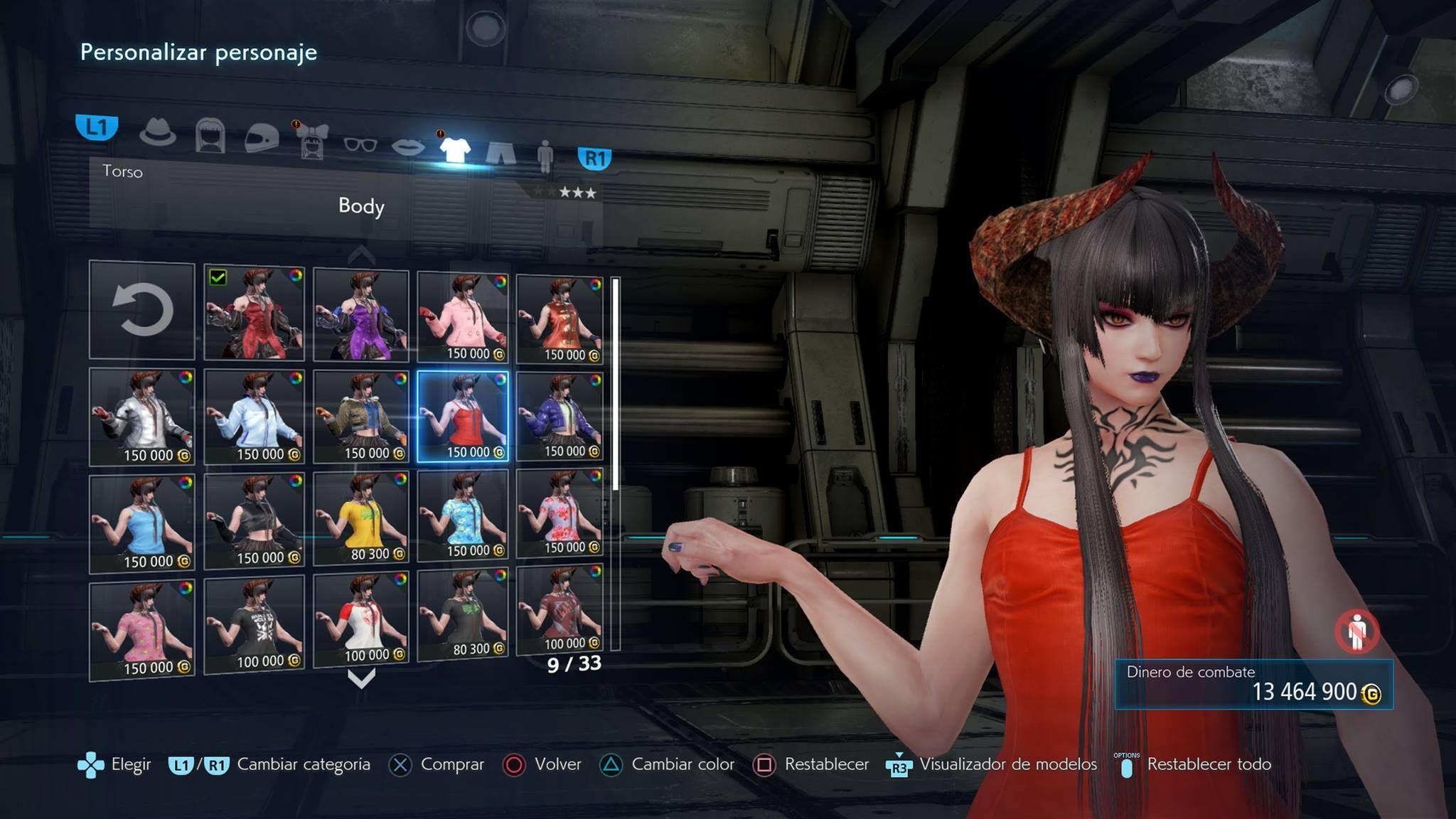Toggle the red character visibility icon
1456x819 pixels.
(x=1356, y=631)
